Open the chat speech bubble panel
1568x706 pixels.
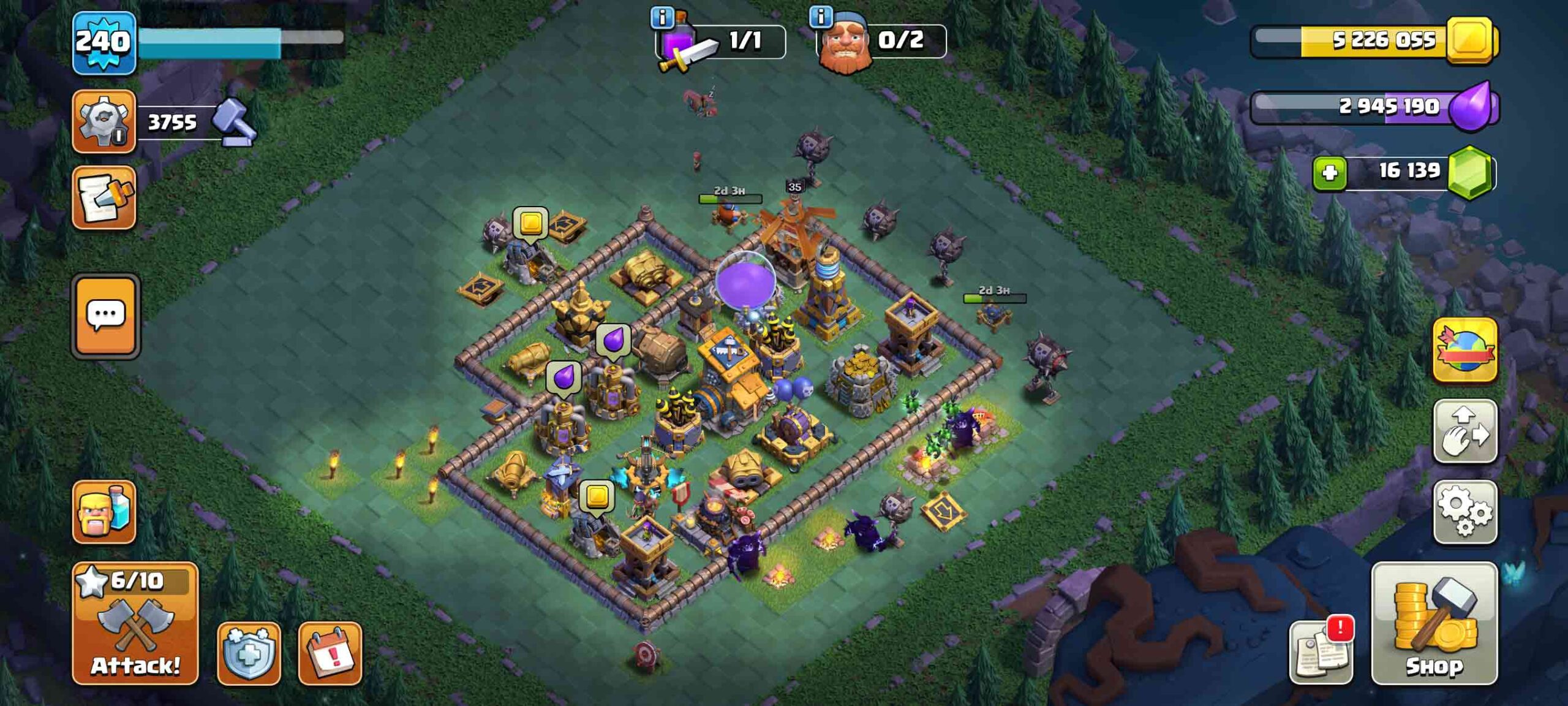coord(106,316)
